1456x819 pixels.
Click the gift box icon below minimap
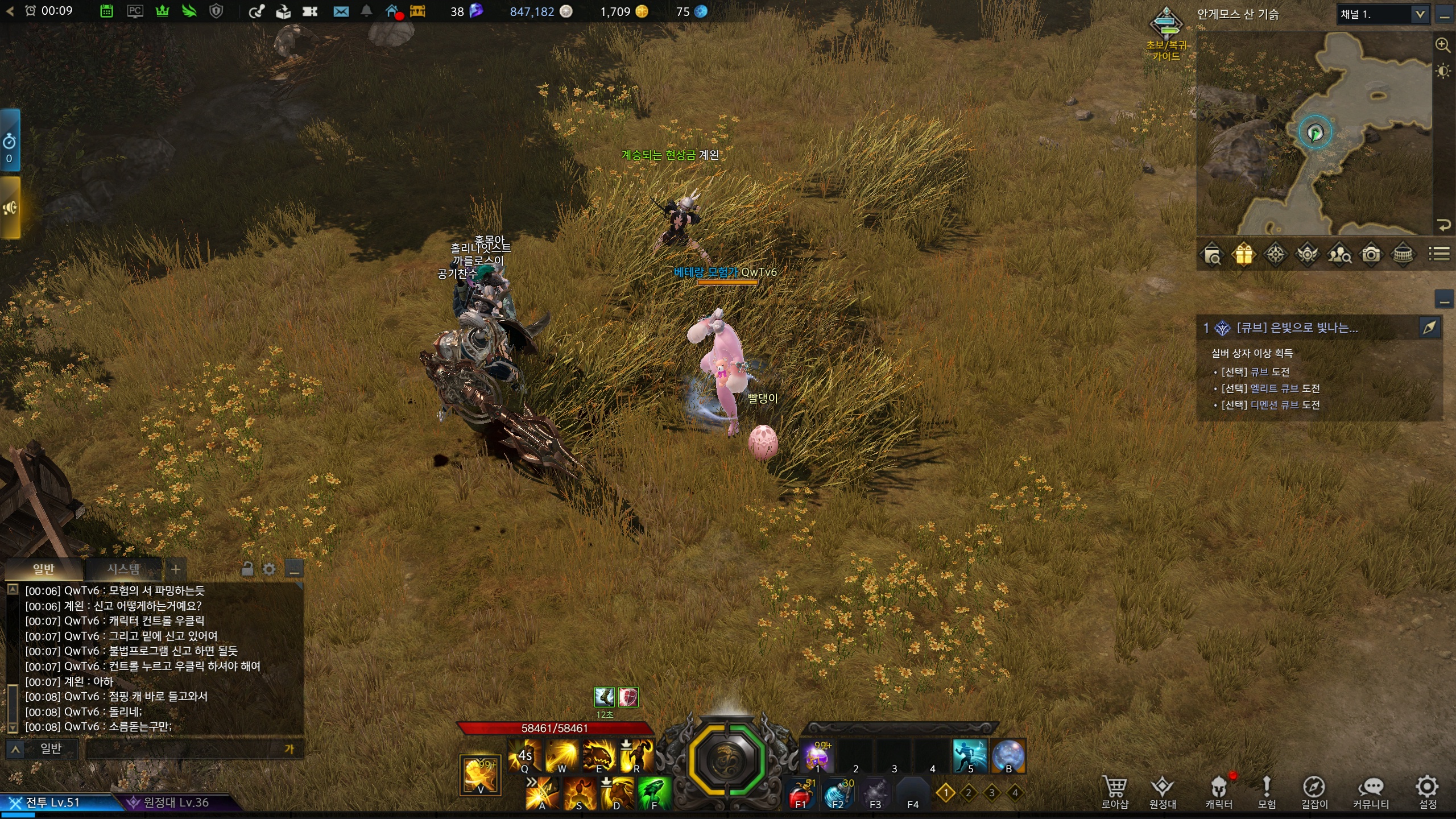click(1243, 254)
